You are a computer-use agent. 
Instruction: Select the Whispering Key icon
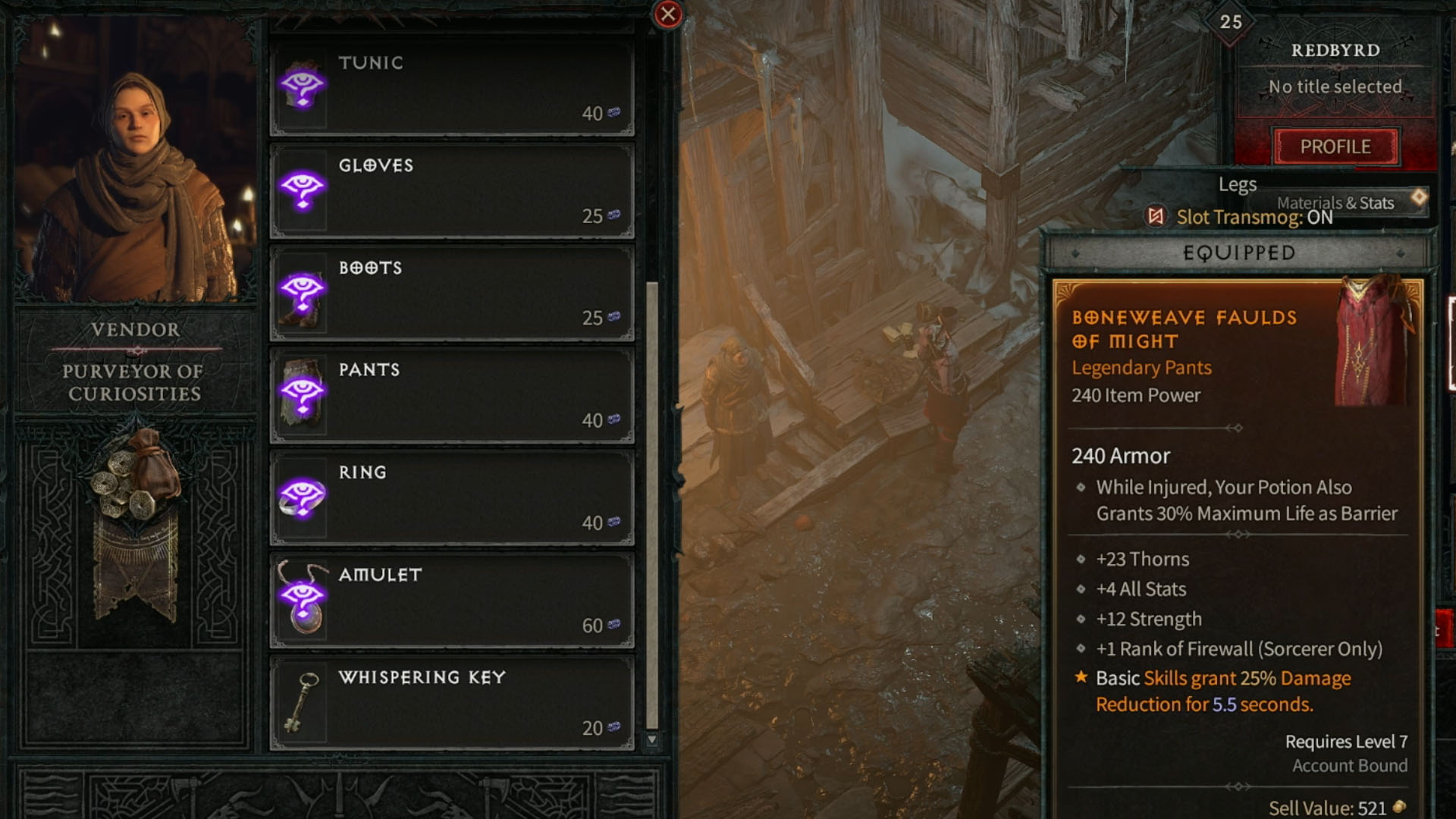pos(302,701)
